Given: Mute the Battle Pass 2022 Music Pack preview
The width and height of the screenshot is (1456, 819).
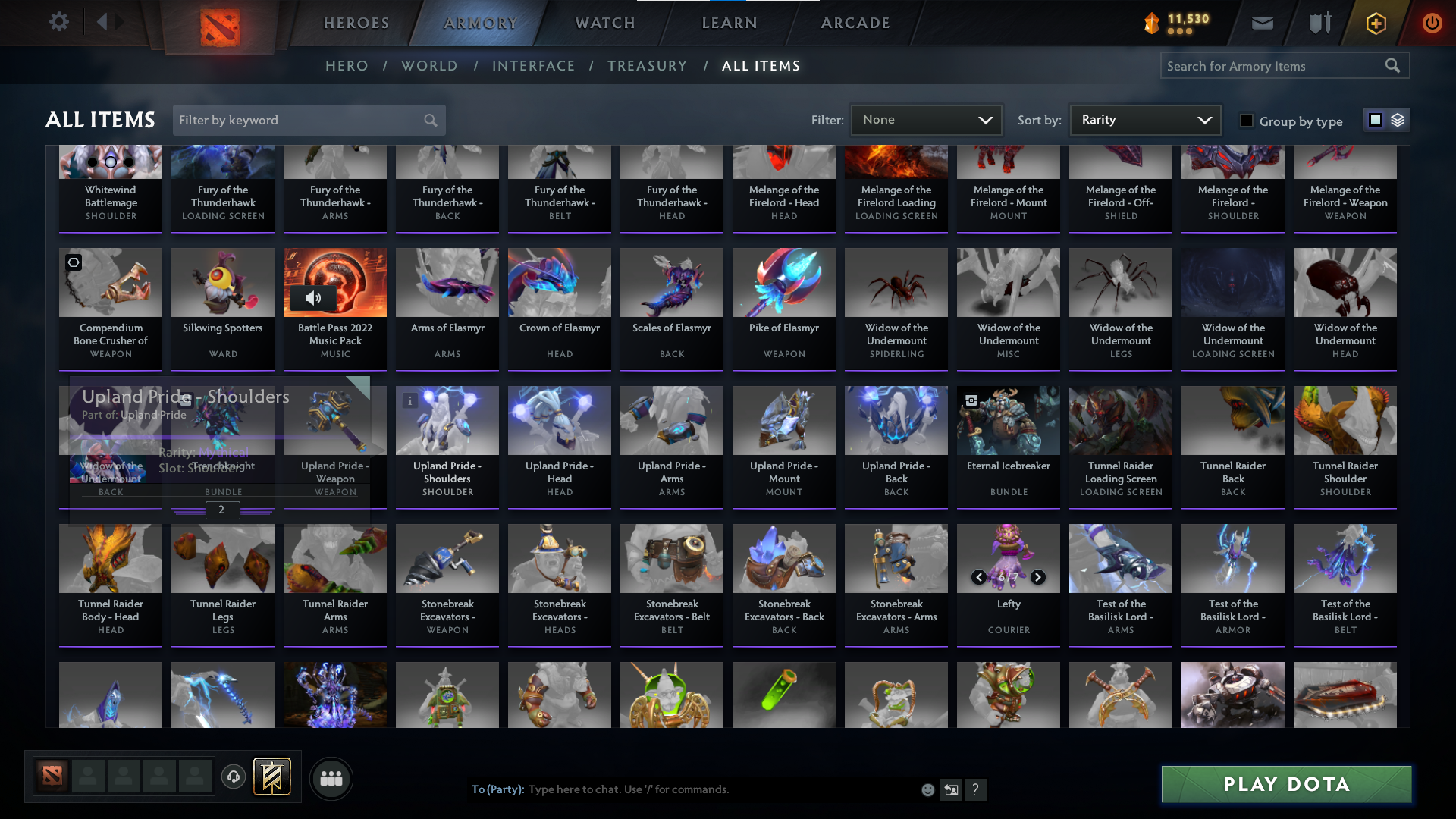Looking at the screenshot, I should pos(314,298).
